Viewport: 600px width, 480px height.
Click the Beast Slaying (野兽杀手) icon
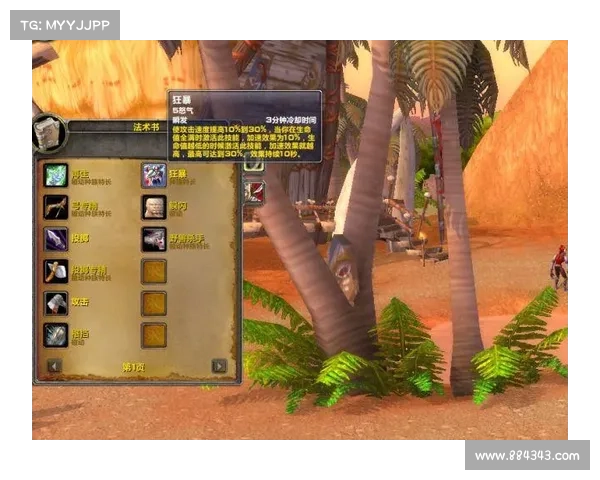coord(153,239)
